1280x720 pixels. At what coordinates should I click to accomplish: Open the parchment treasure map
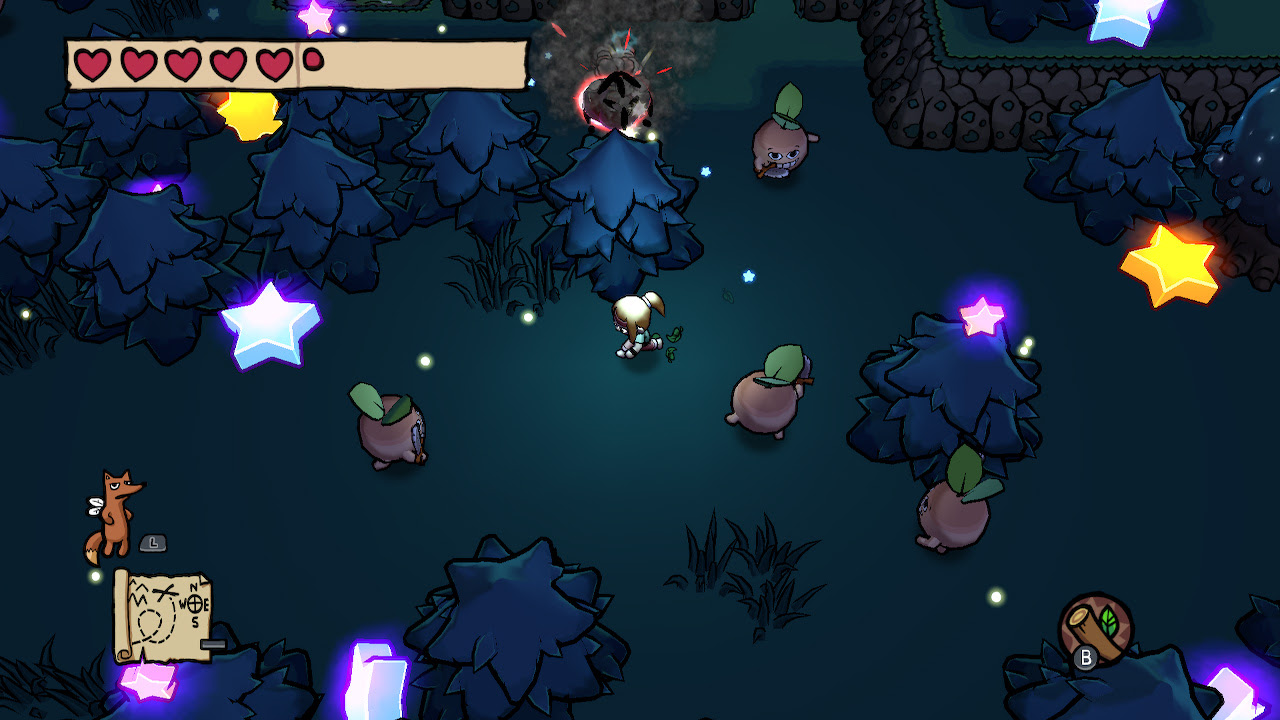pos(163,614)
